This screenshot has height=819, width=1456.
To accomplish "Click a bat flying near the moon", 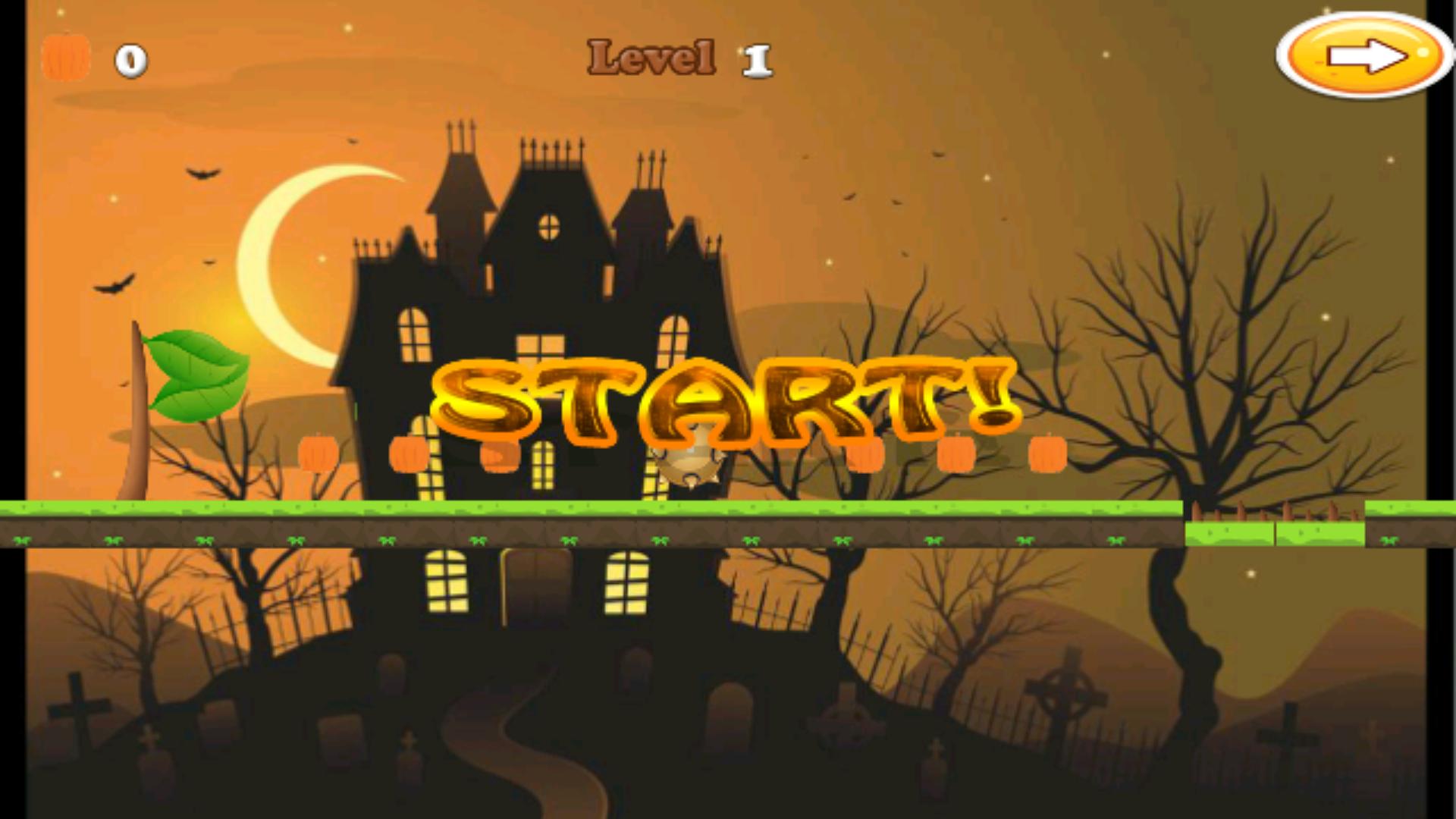I will [201, 173].
